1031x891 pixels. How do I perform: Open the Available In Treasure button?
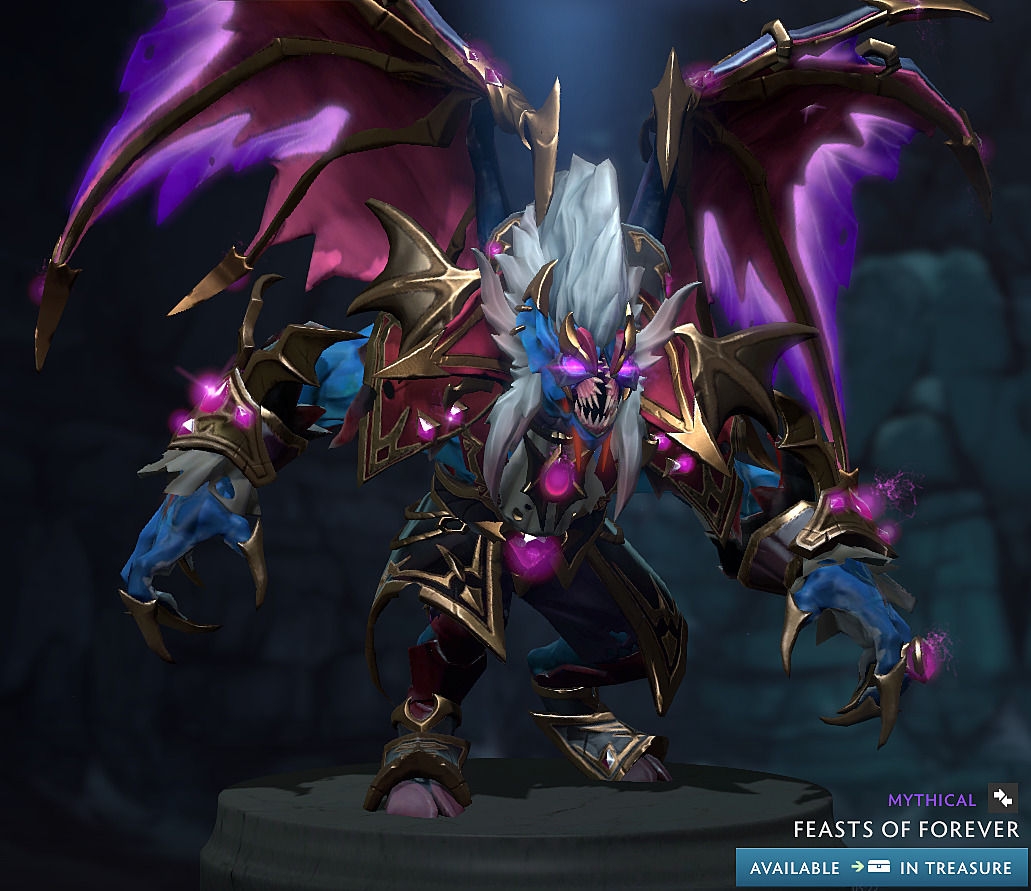click(881, 867)
